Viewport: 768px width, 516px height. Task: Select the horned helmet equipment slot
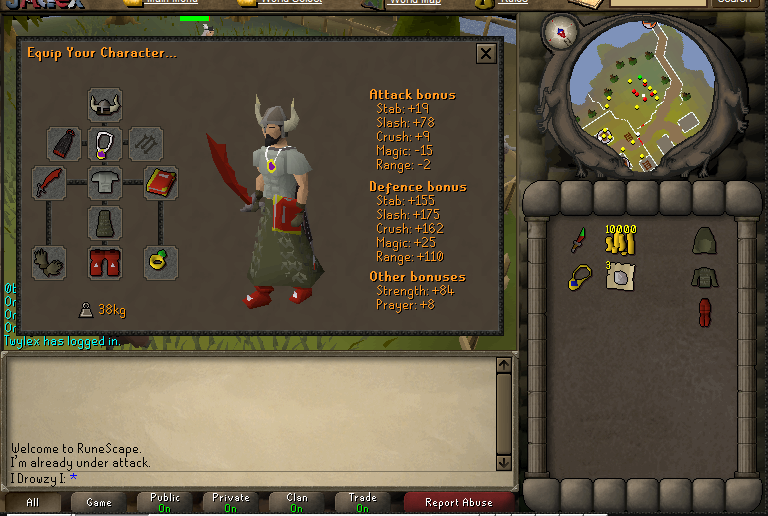click(x=104, y=104)
